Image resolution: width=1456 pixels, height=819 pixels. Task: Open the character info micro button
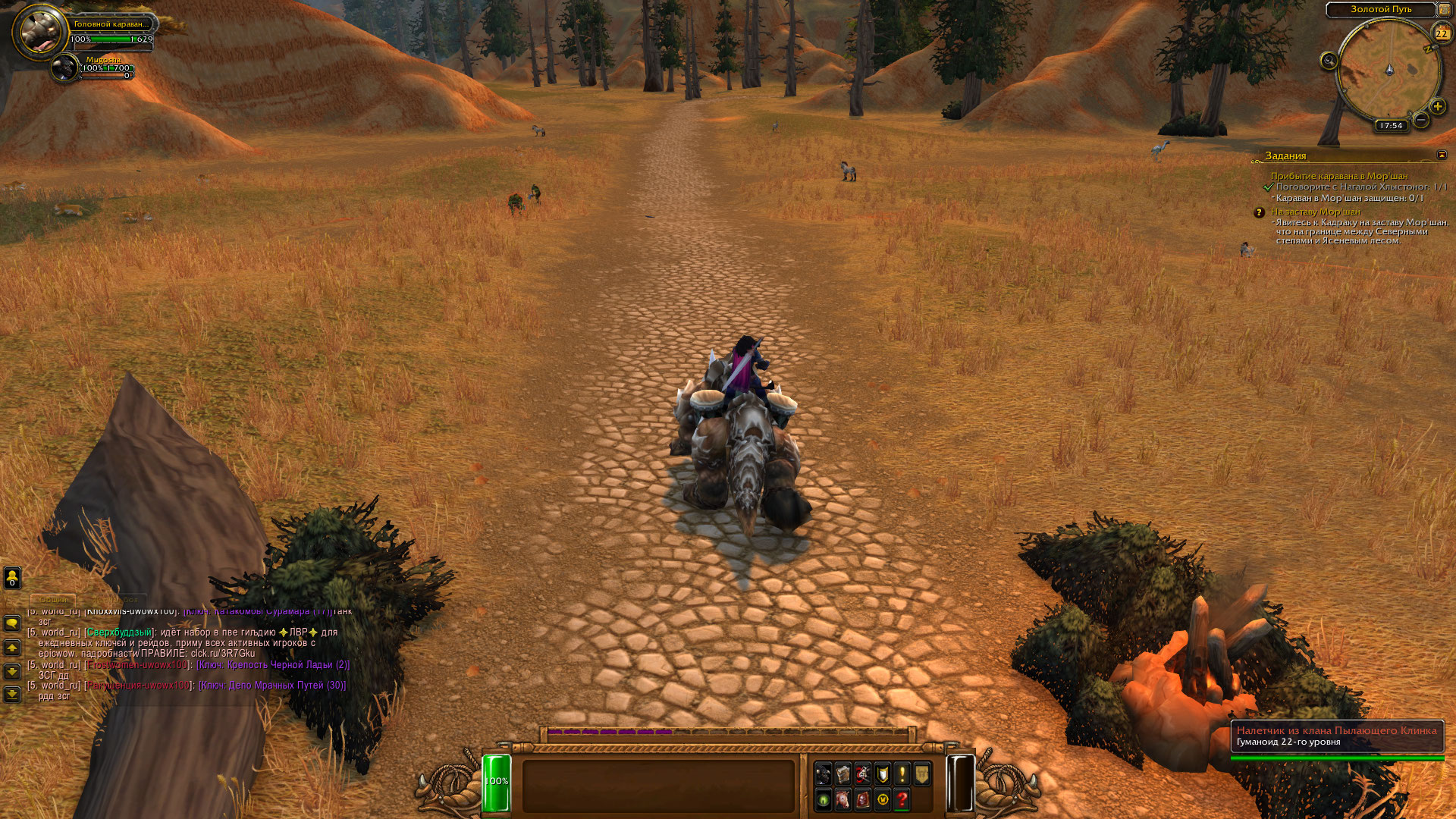pyautogui.click(x=823, y=774)
